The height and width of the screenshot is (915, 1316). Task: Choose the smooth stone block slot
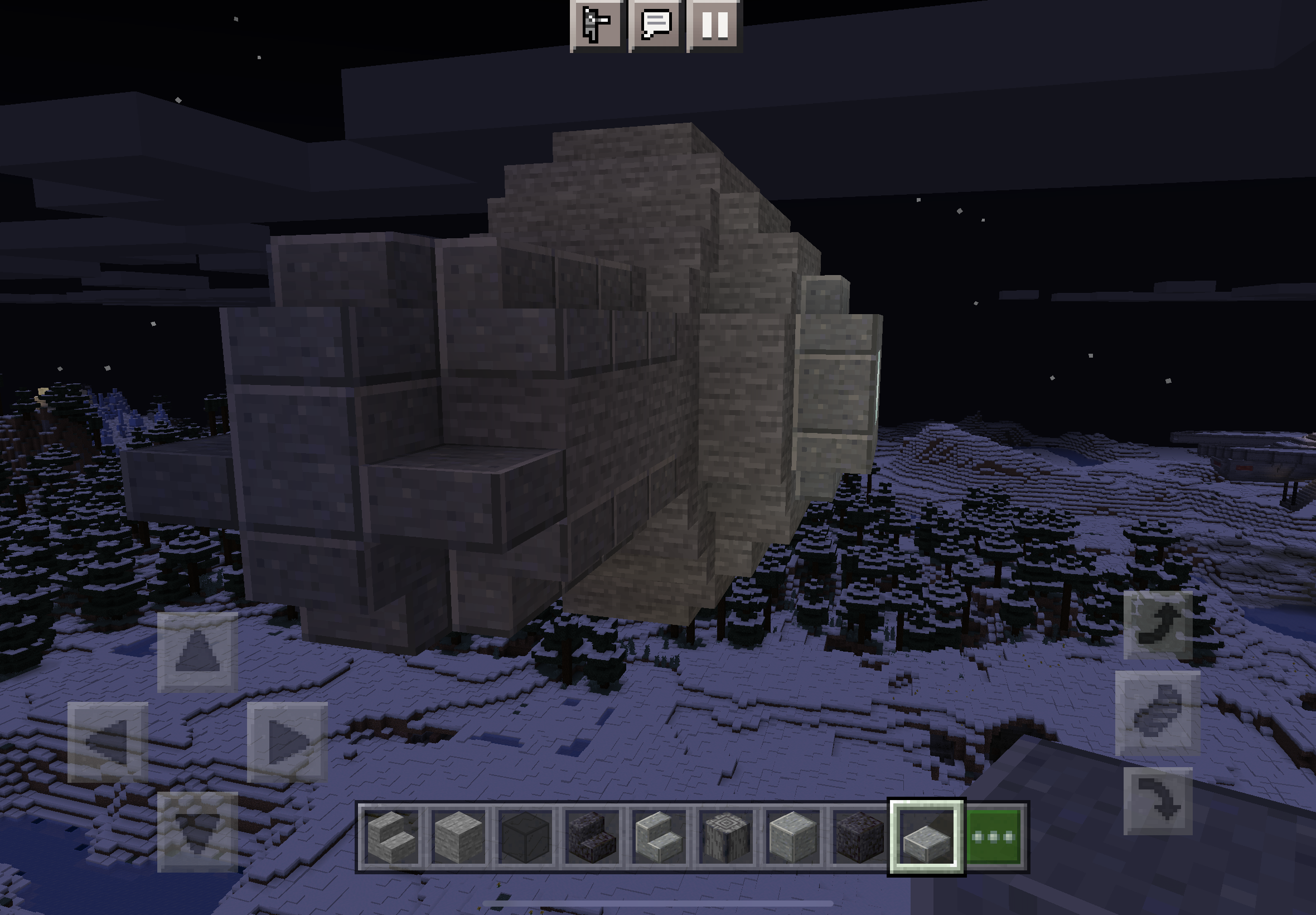792,837
